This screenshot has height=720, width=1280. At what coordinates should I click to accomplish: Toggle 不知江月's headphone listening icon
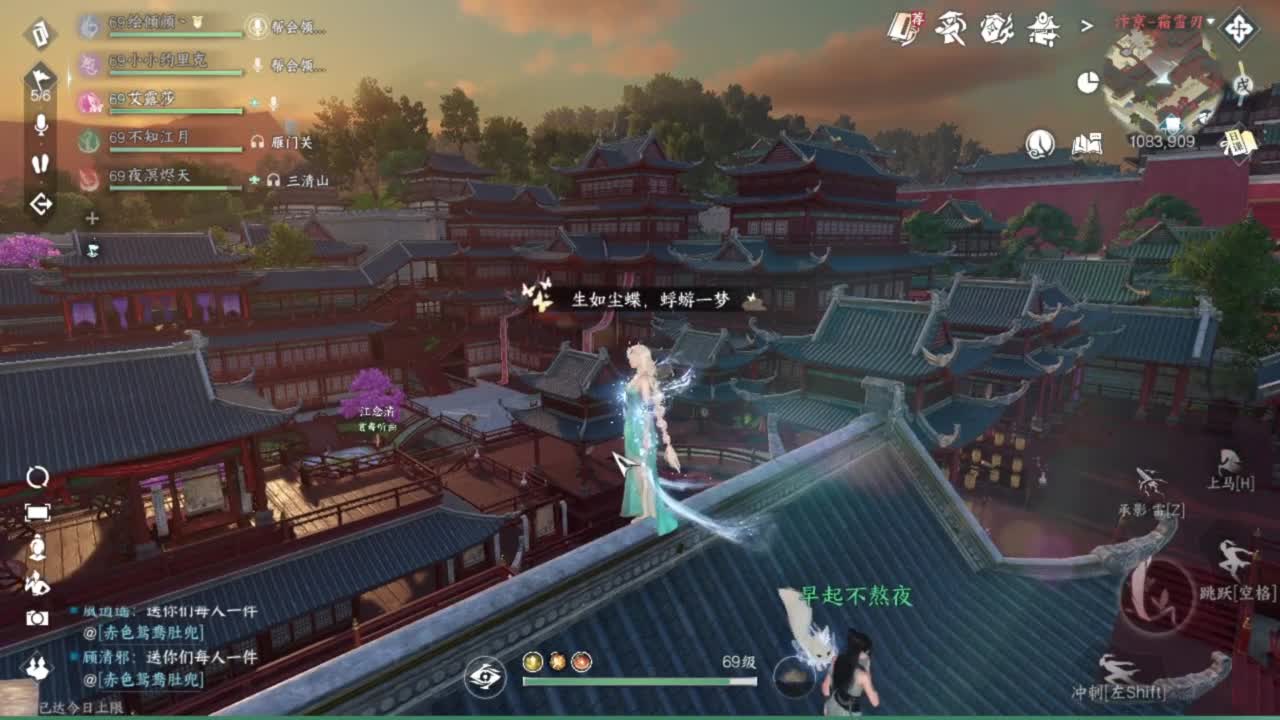[257, 142]
